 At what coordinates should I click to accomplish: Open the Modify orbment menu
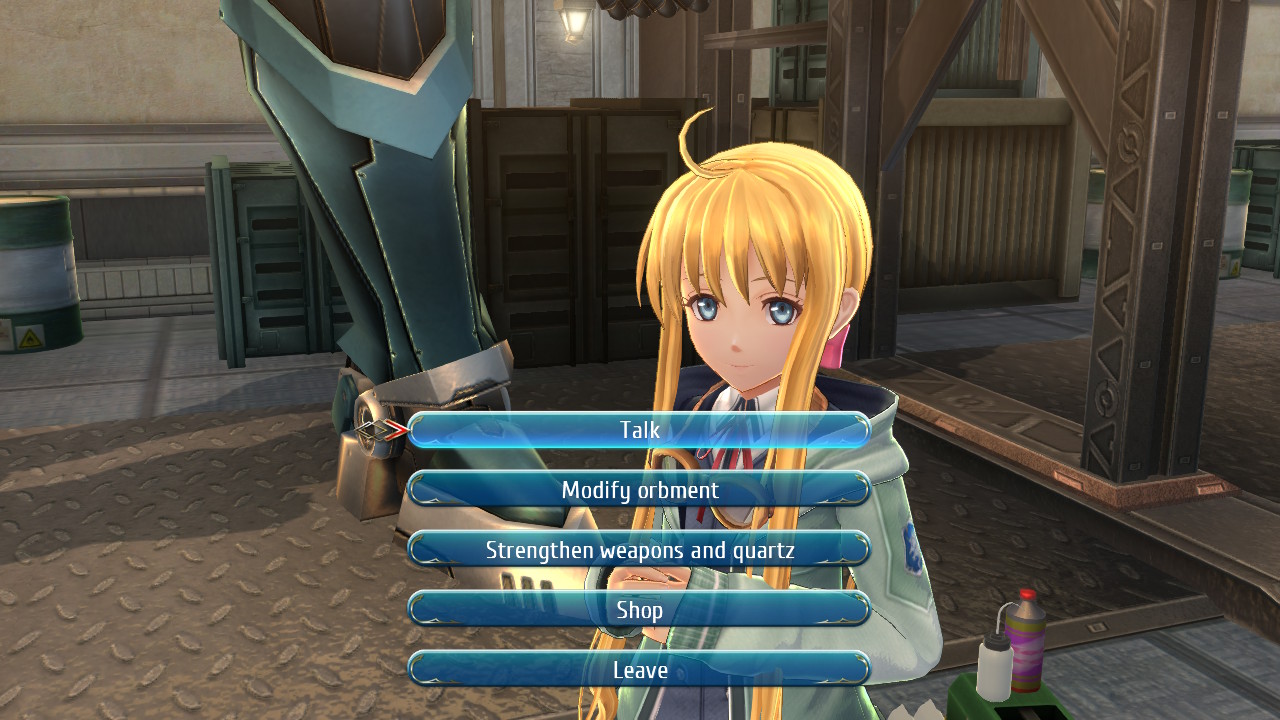tap(639, 490)
